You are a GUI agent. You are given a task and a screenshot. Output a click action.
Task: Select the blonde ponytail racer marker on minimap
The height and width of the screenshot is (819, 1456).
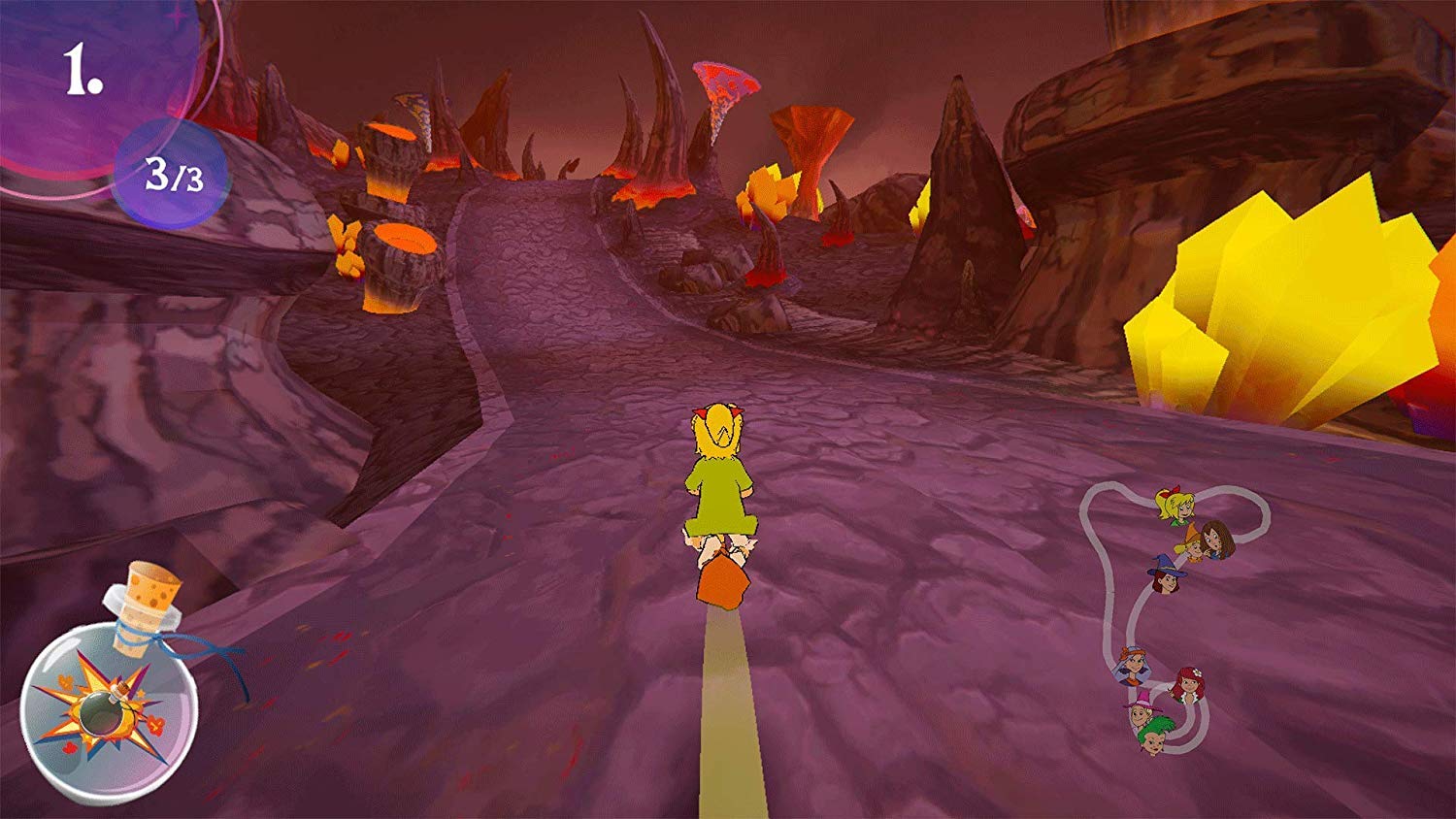1175,505
